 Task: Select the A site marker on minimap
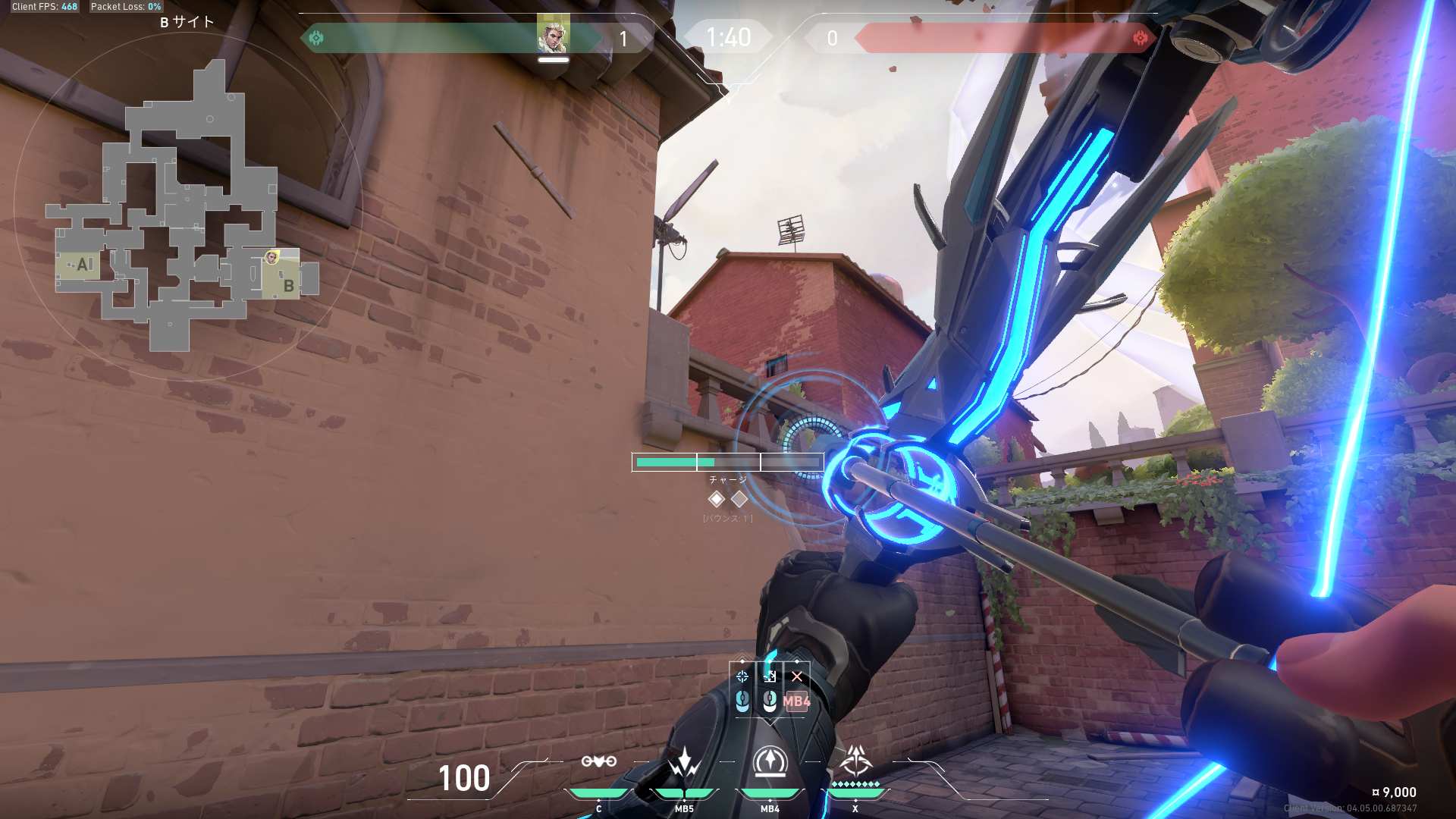(x=83, y=265)
